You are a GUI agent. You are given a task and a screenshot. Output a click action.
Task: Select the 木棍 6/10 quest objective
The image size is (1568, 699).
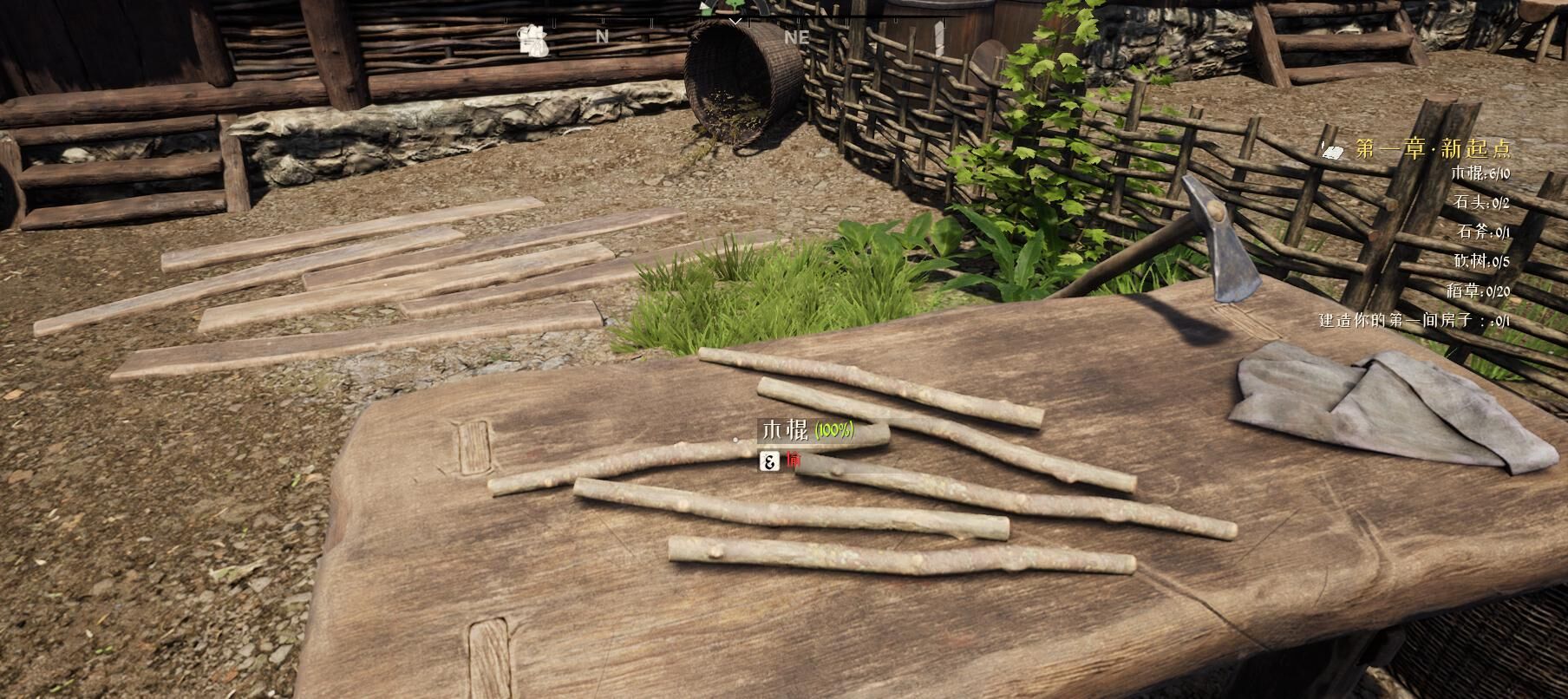point(1480,173)
